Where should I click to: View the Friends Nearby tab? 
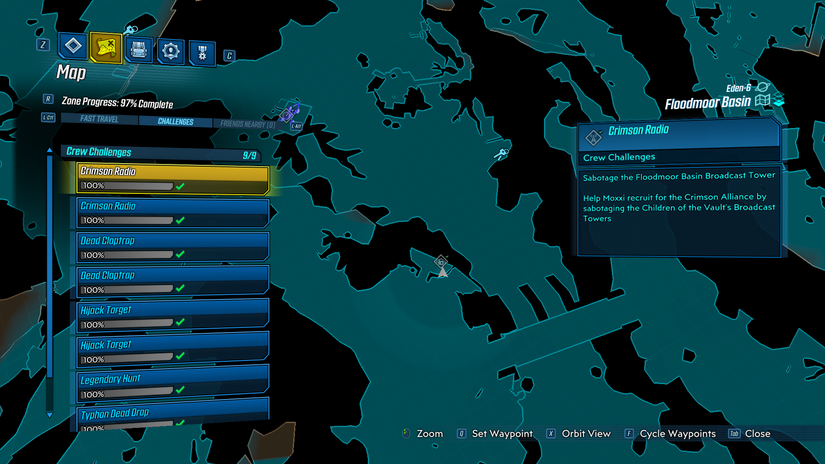pyautogui.click(x=250, y=122)
